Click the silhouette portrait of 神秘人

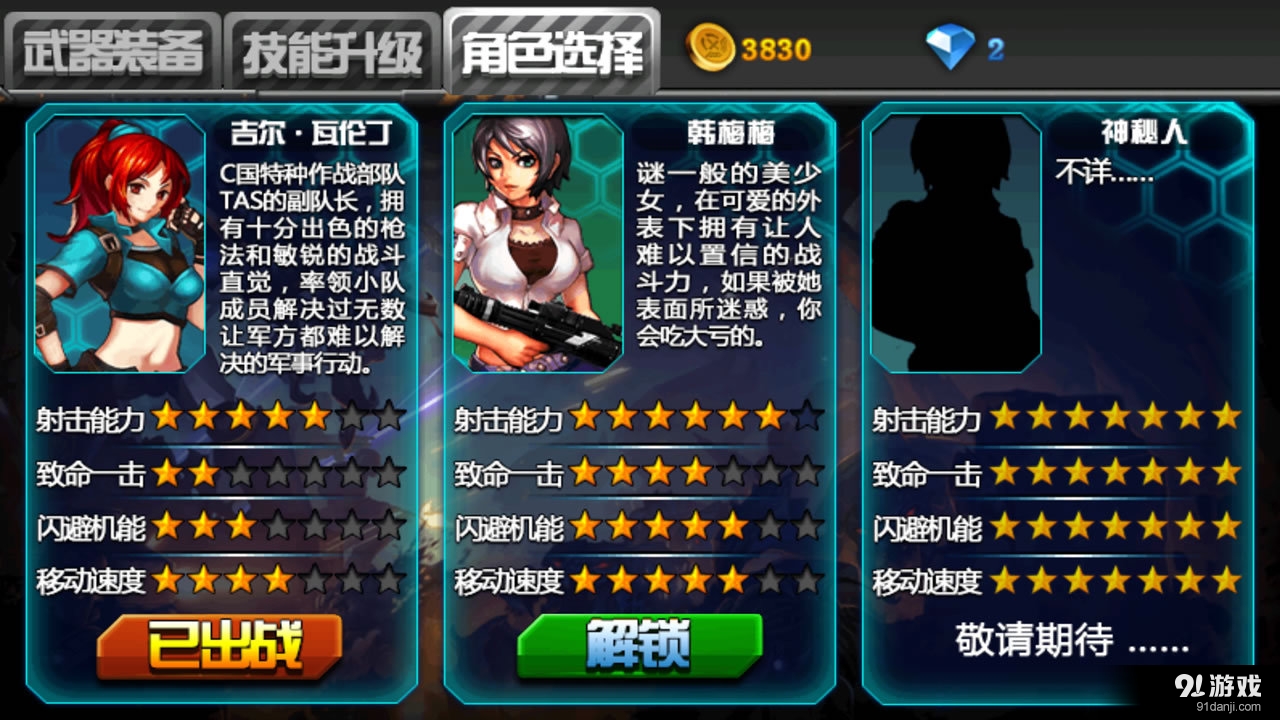pyautogui.click(x=955, y=243)
